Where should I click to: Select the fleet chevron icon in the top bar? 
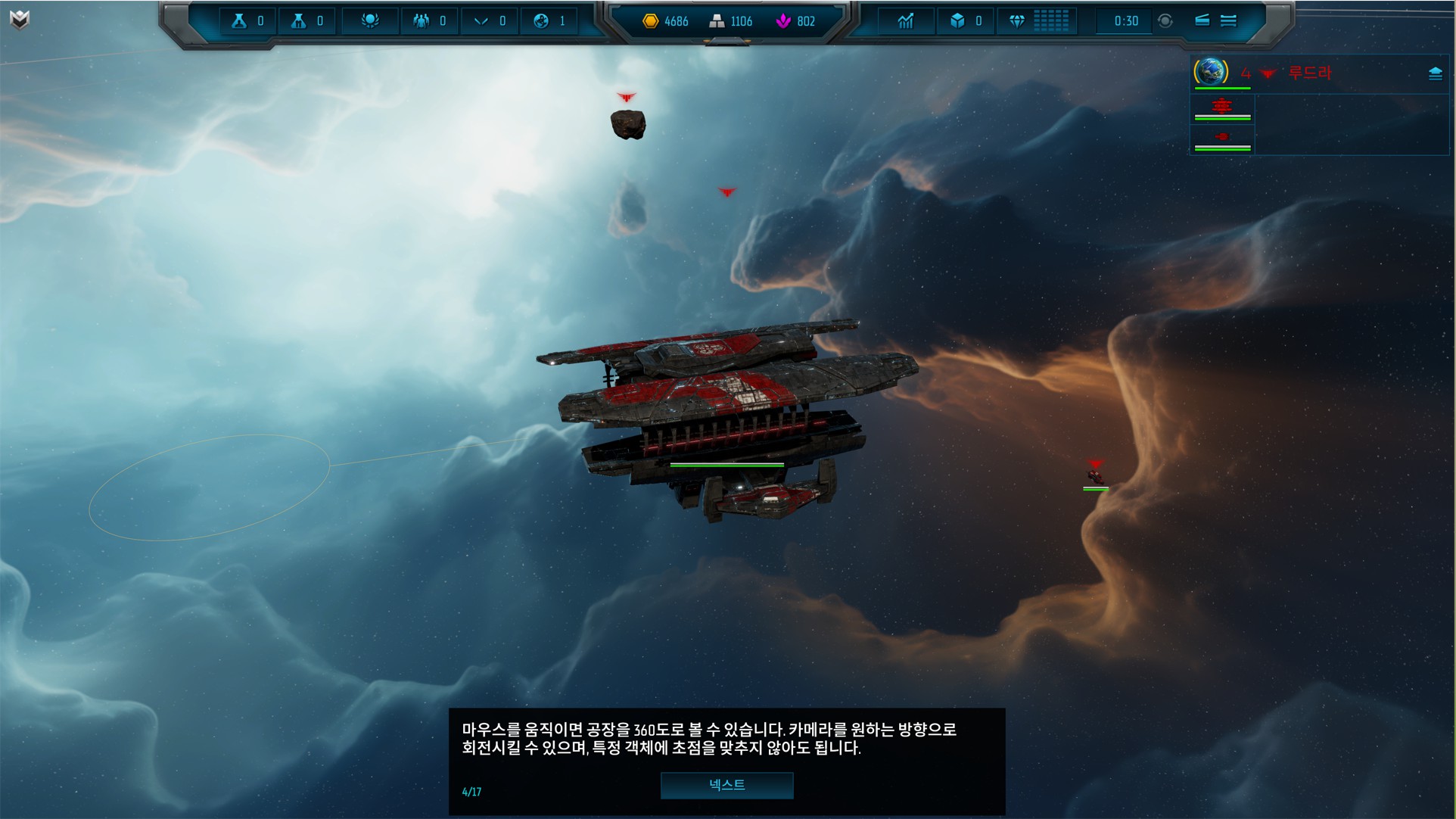(x=481, y=21)
